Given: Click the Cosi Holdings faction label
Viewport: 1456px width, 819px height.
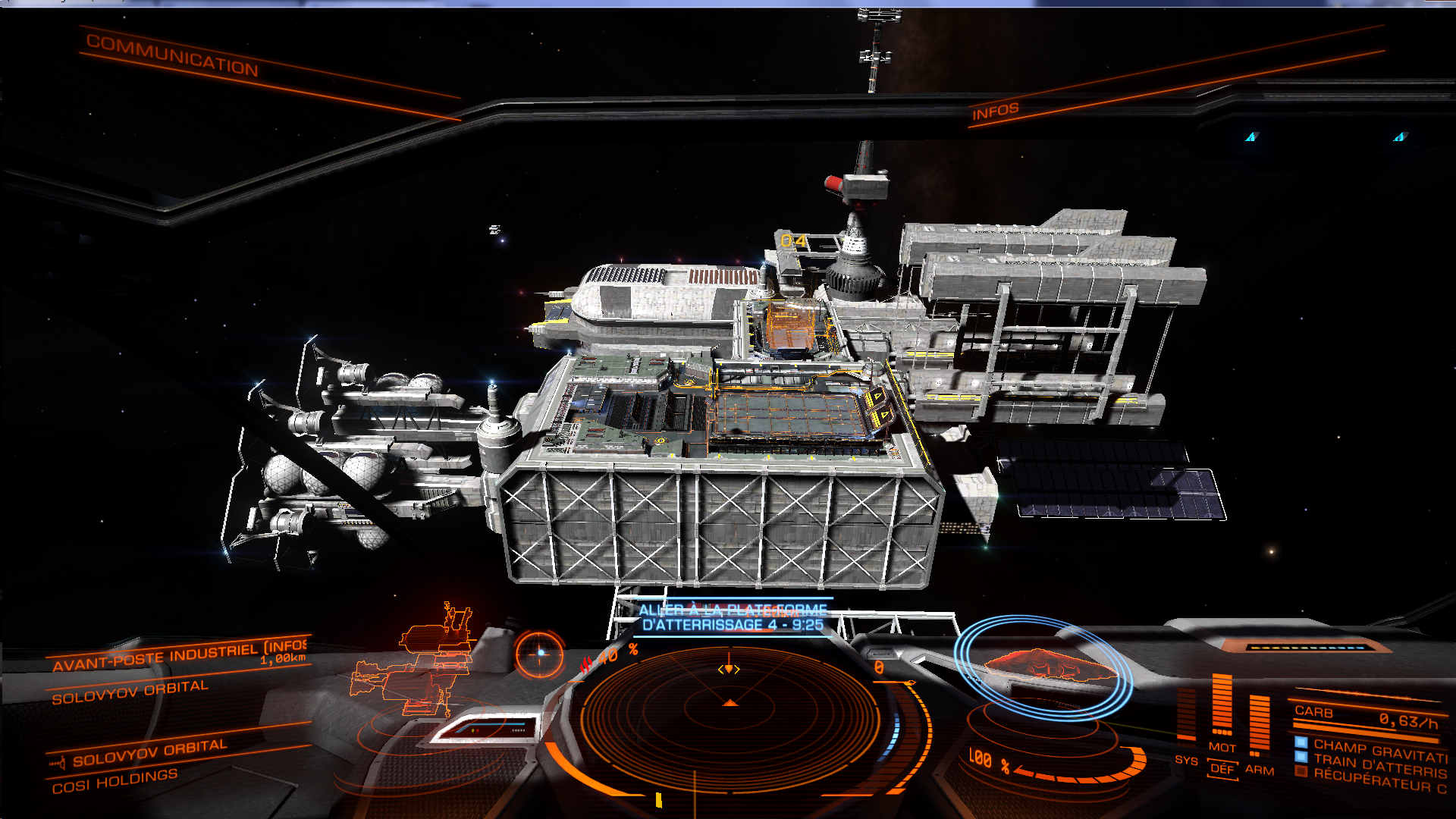Looking at the screenshot, I should pyautogui.click(x=115, y=781).
